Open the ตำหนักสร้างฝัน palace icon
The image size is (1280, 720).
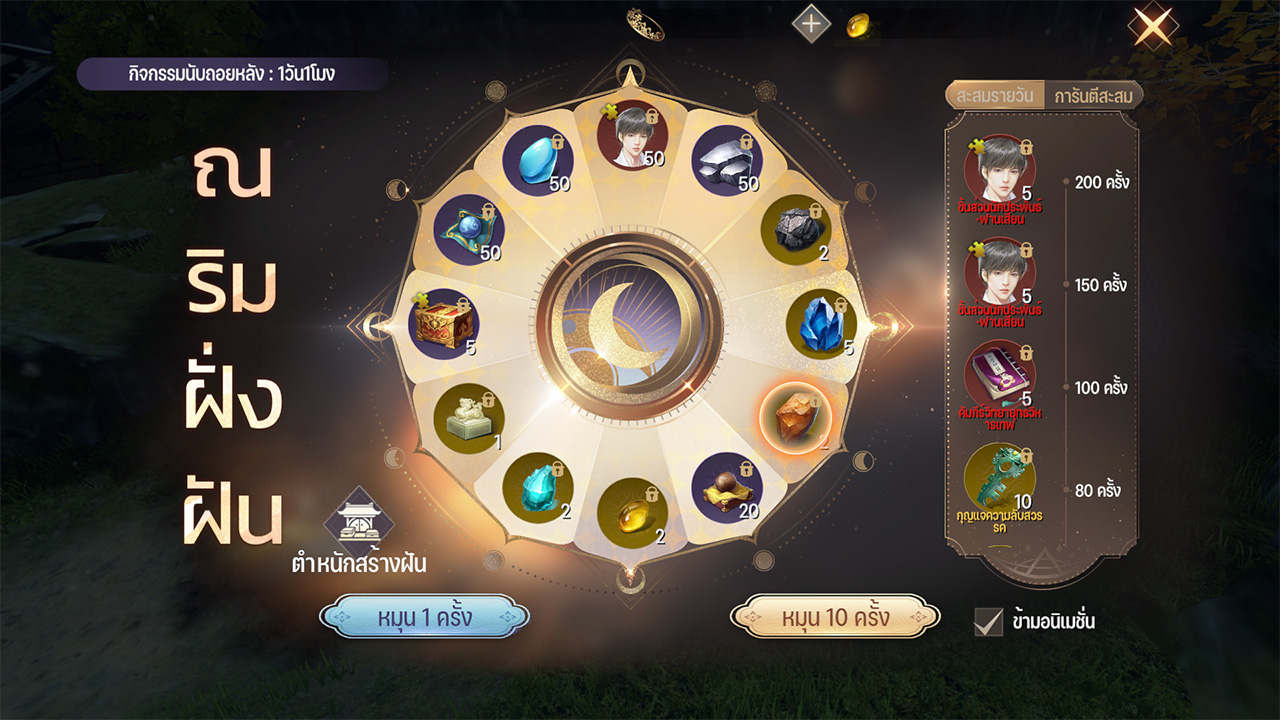point(359,517)
